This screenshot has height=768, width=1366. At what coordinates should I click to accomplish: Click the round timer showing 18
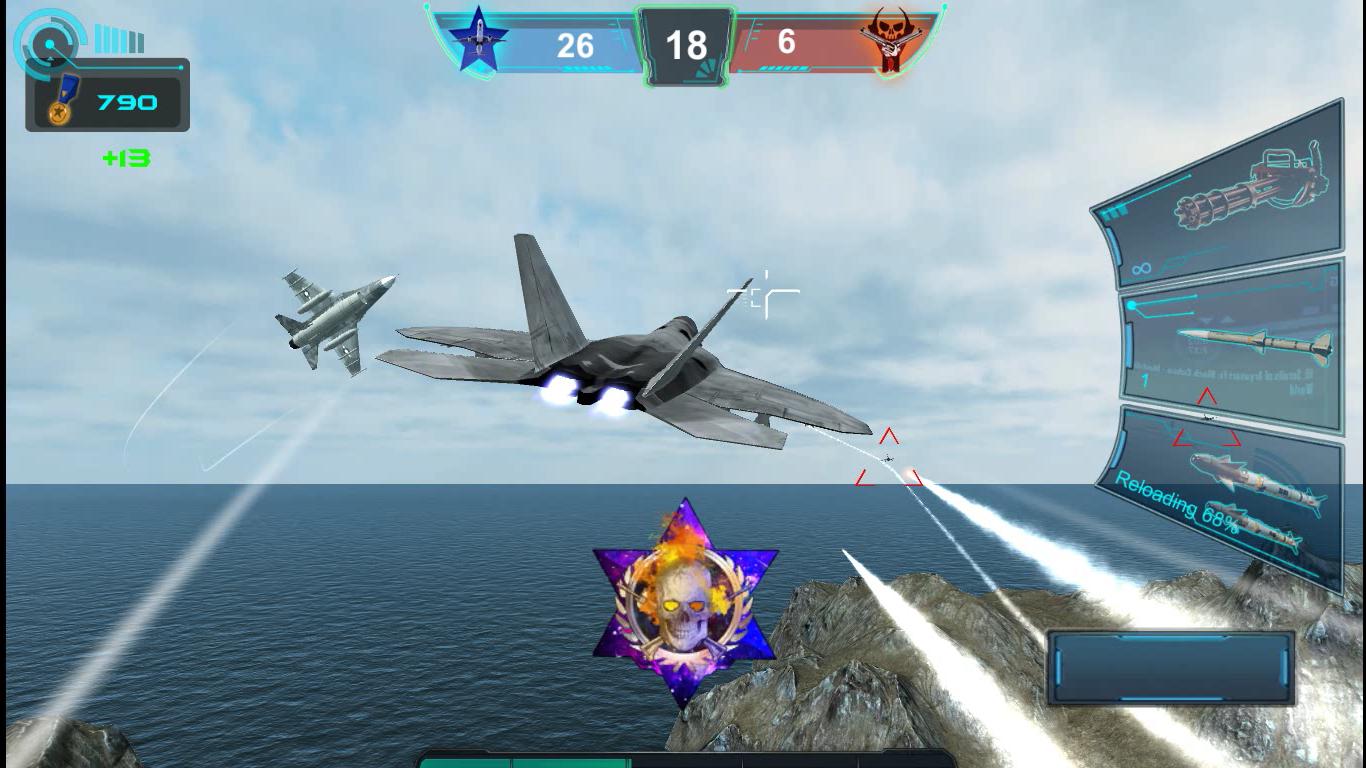pos(686,44)
